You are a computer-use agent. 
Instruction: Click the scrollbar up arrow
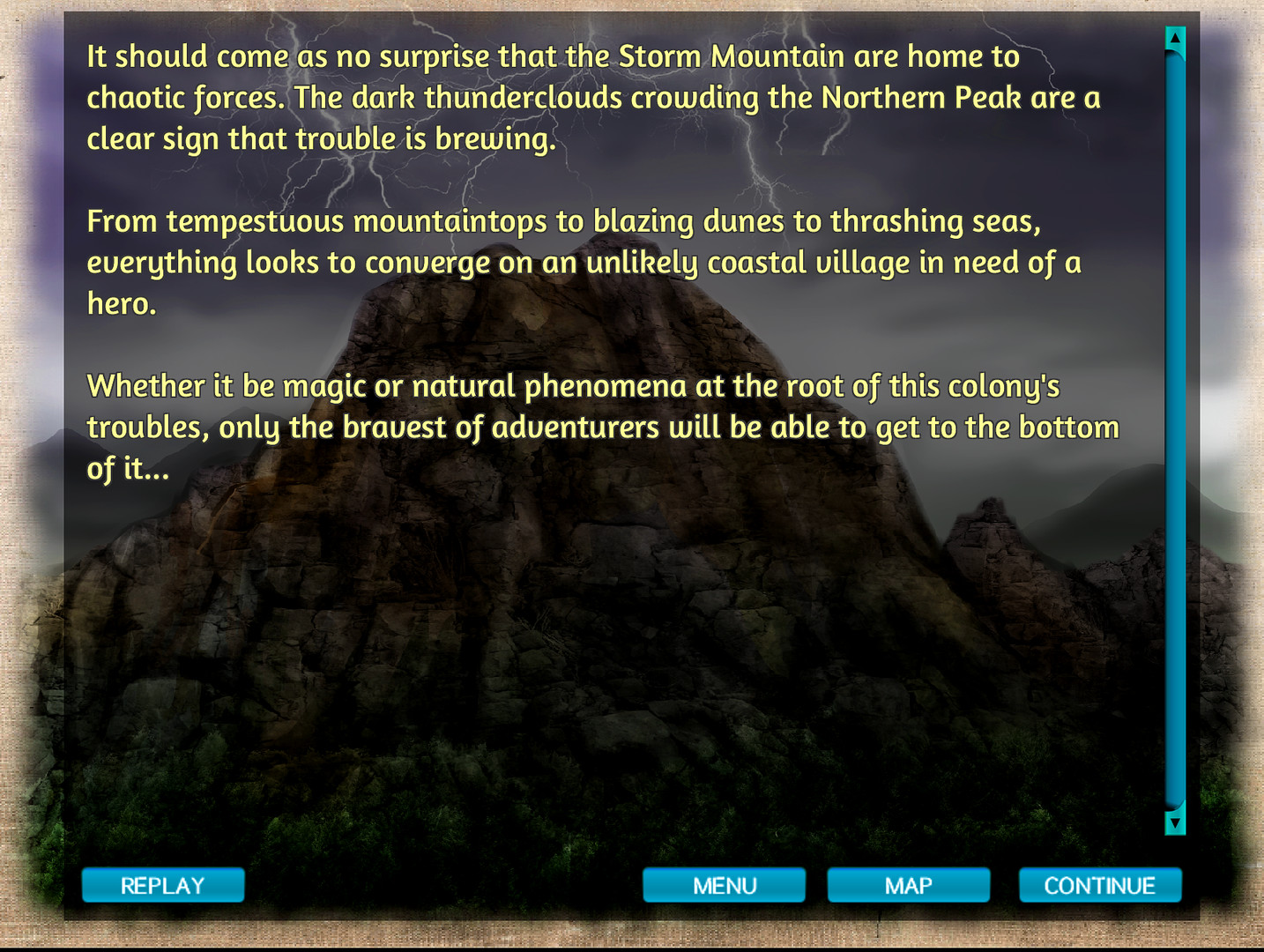click(x=1173, y=39)
